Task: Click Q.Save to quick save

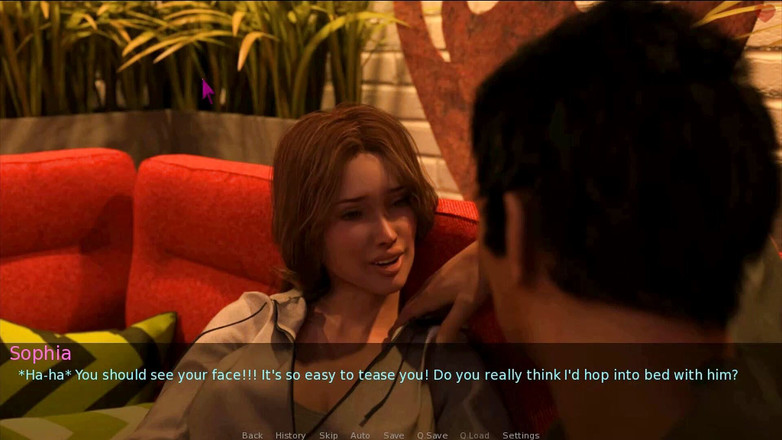Action: coord(432,435)
